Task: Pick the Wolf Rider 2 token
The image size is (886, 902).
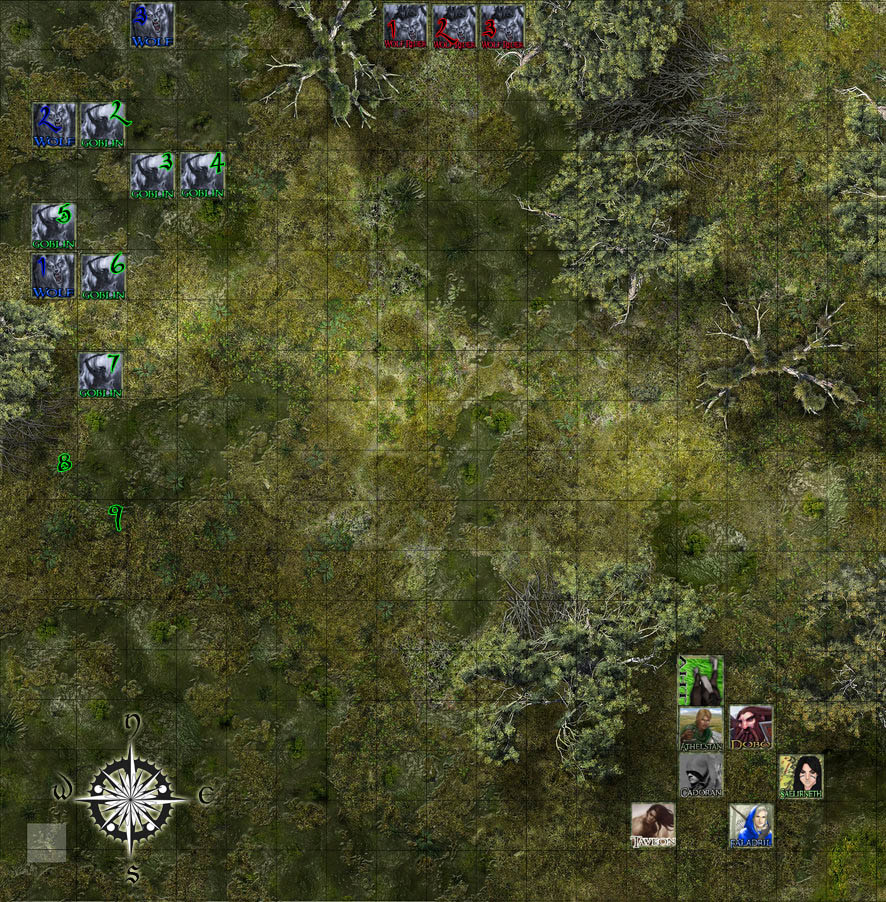Action: (454, 26)
